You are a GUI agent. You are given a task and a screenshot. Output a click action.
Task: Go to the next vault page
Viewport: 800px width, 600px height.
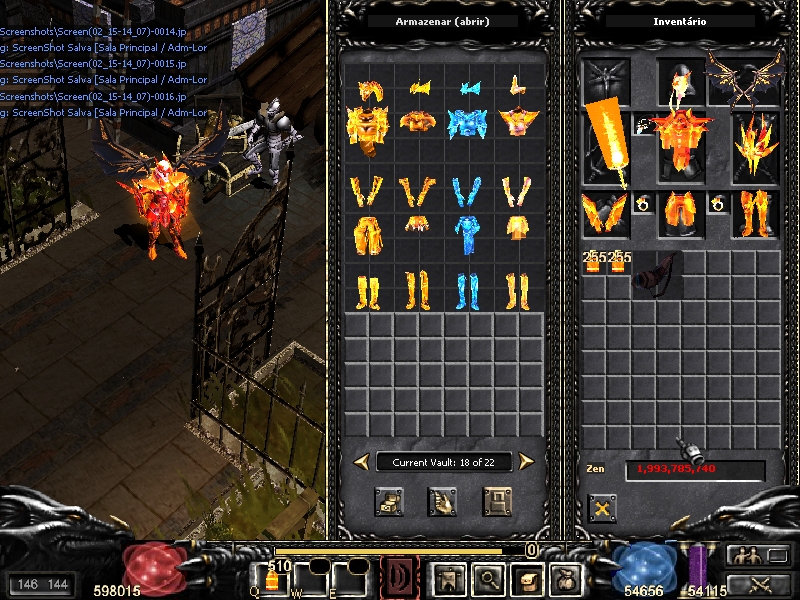526,461
